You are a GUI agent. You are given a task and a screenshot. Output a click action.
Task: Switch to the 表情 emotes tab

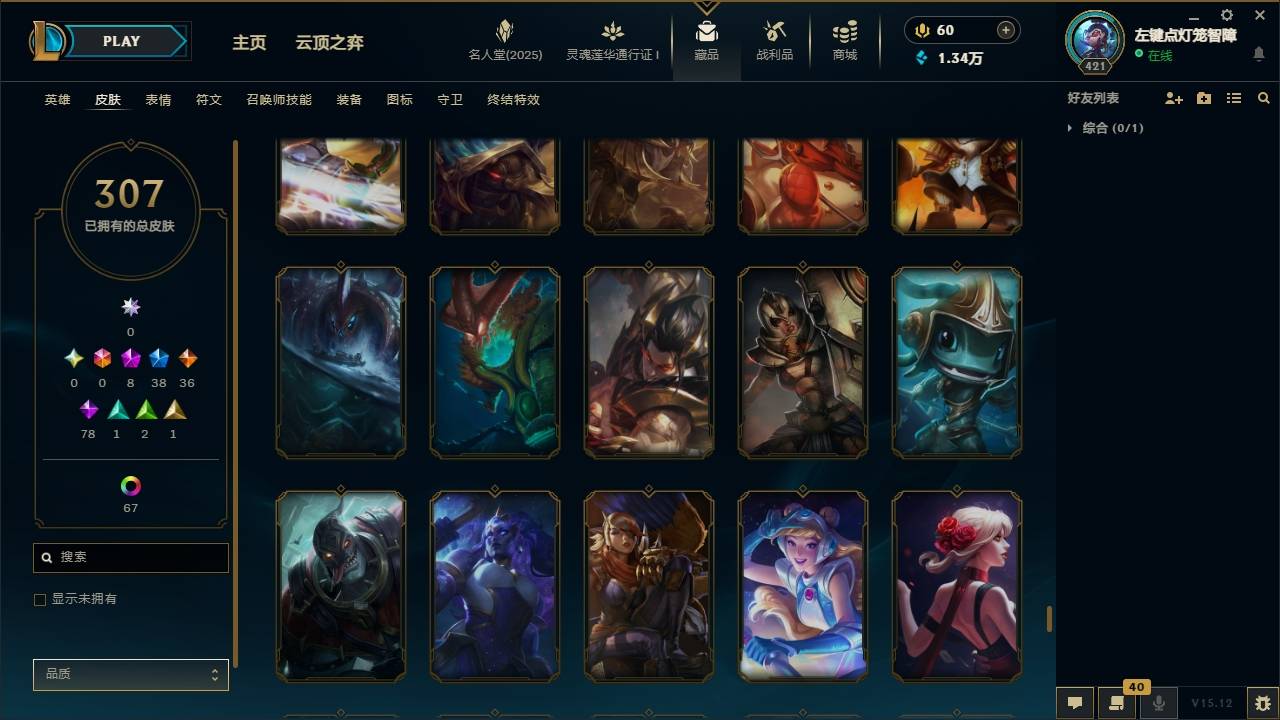[159, 99]
